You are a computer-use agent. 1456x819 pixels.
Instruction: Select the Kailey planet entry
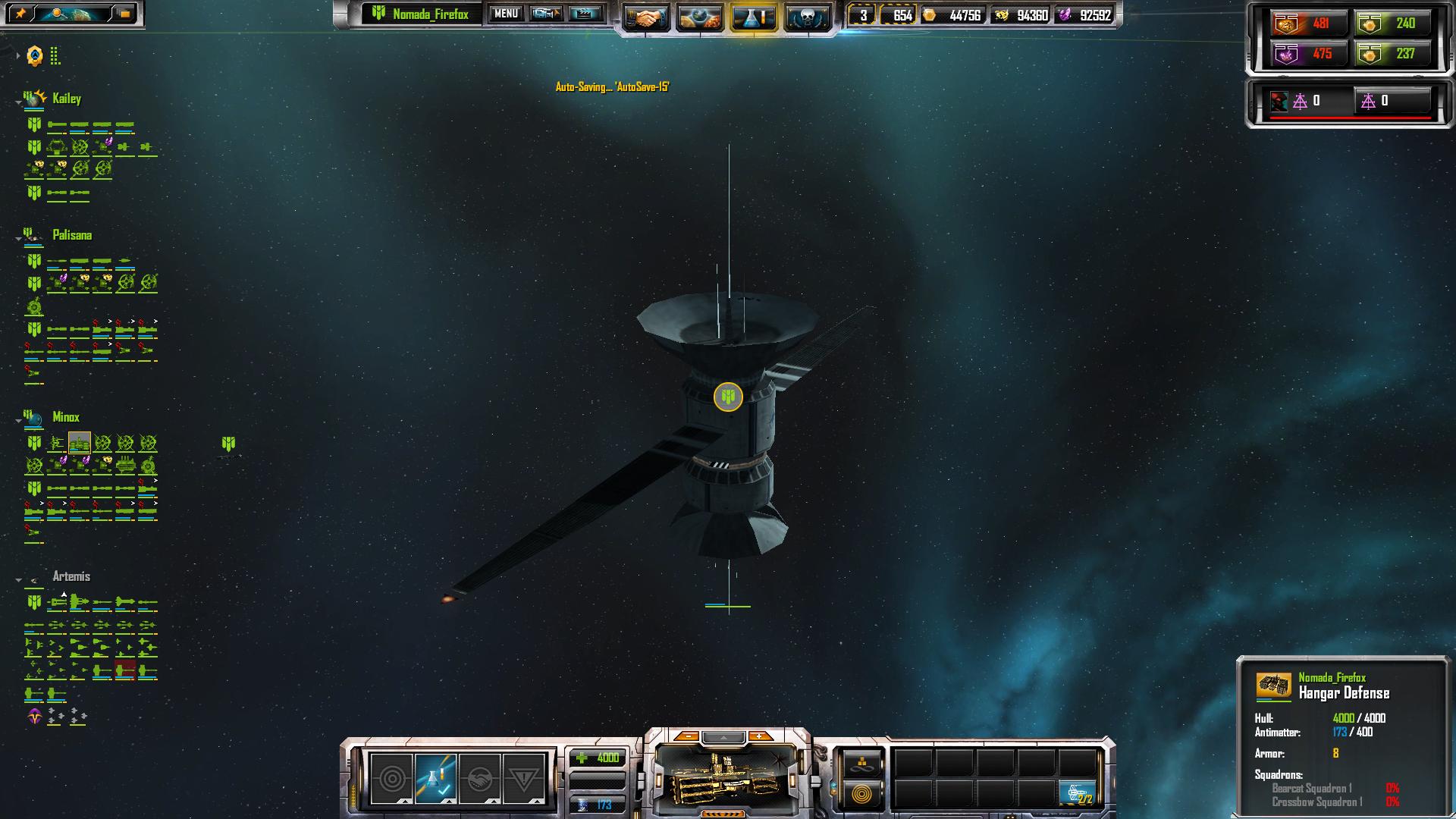[x=67, y=99]
